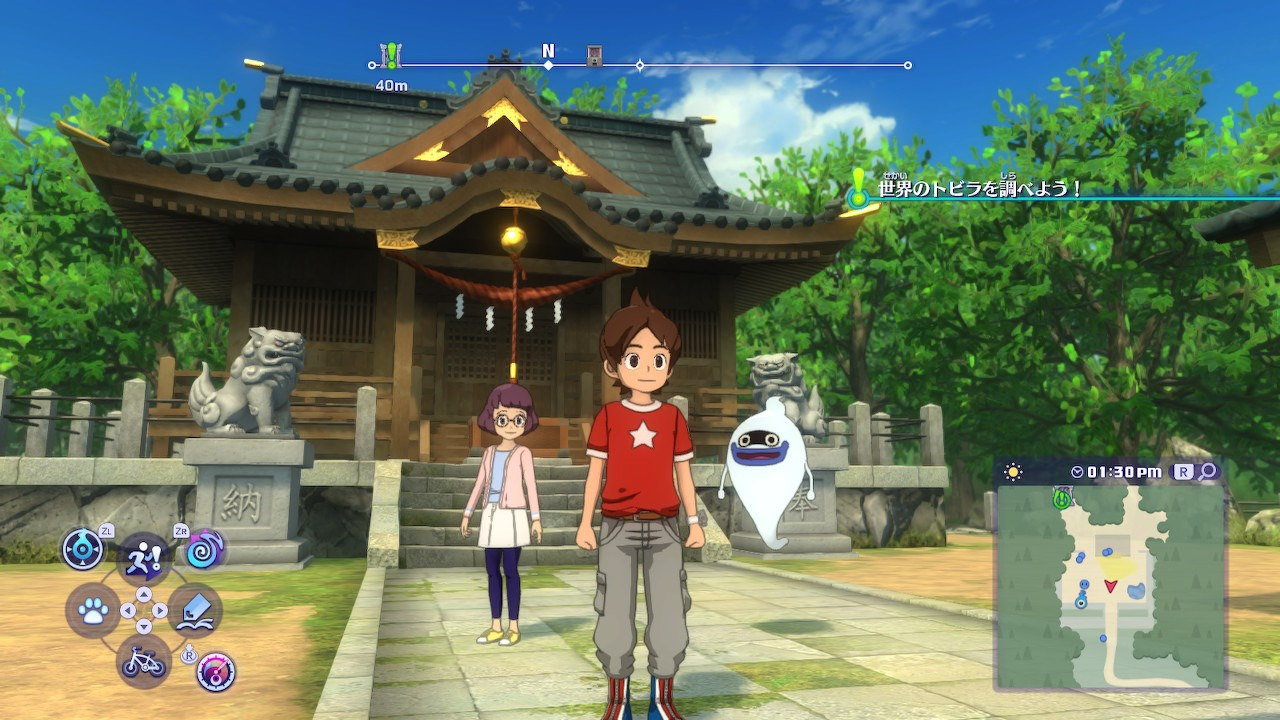Select the green quest marker on minimap
Screen dimensions: 1280x720
pos(1061,497)
